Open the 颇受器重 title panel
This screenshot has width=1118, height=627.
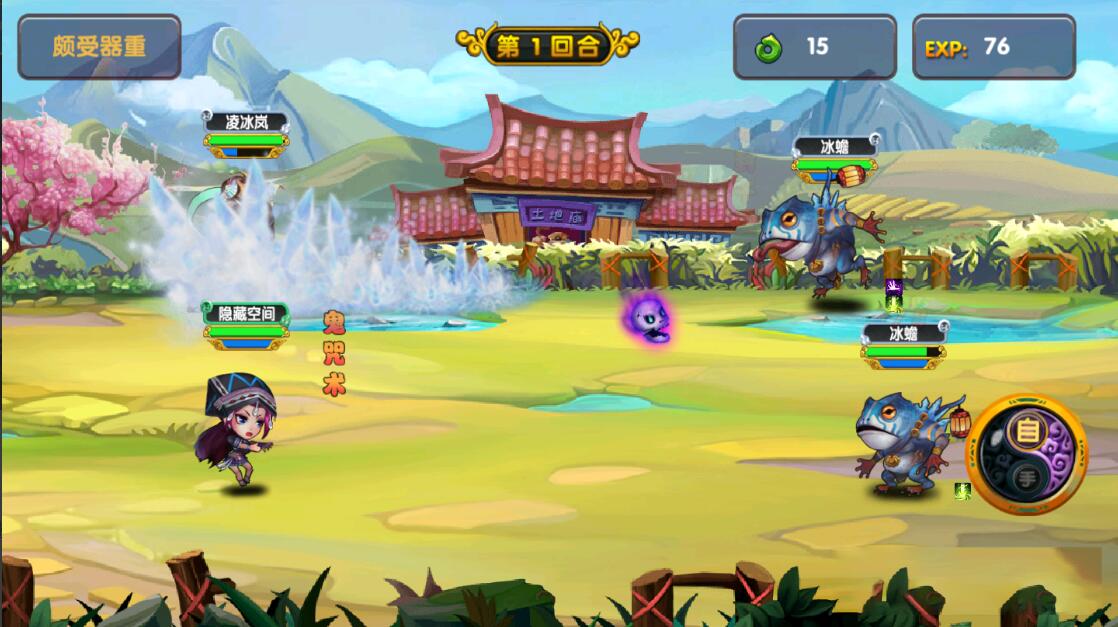click(x=99, y=46)
